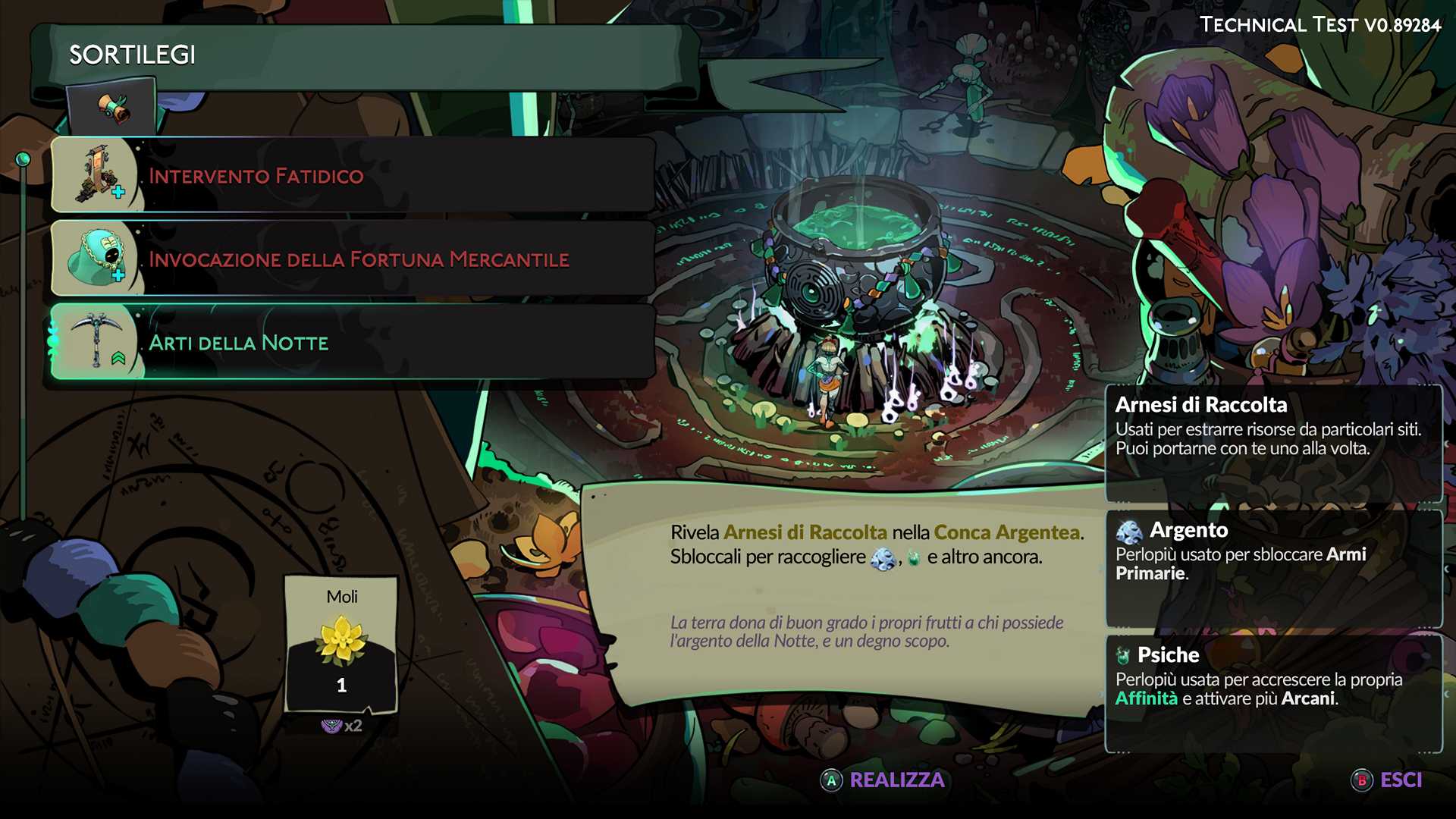Viewport: 1456px width, 819px height.
Task: Exit the menu with Esci
Action: tap(1387, 780)
